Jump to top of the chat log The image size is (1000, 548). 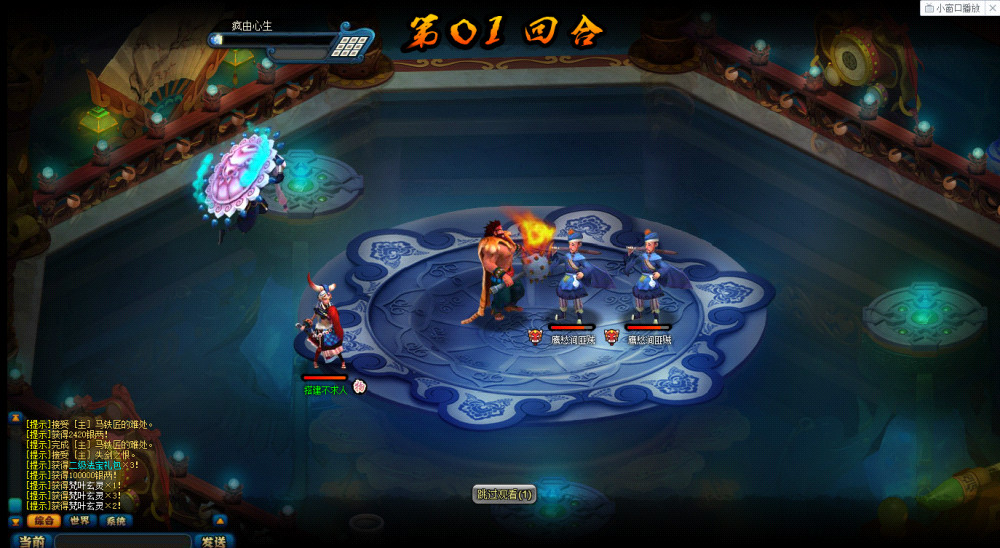(x=14, y=417)
